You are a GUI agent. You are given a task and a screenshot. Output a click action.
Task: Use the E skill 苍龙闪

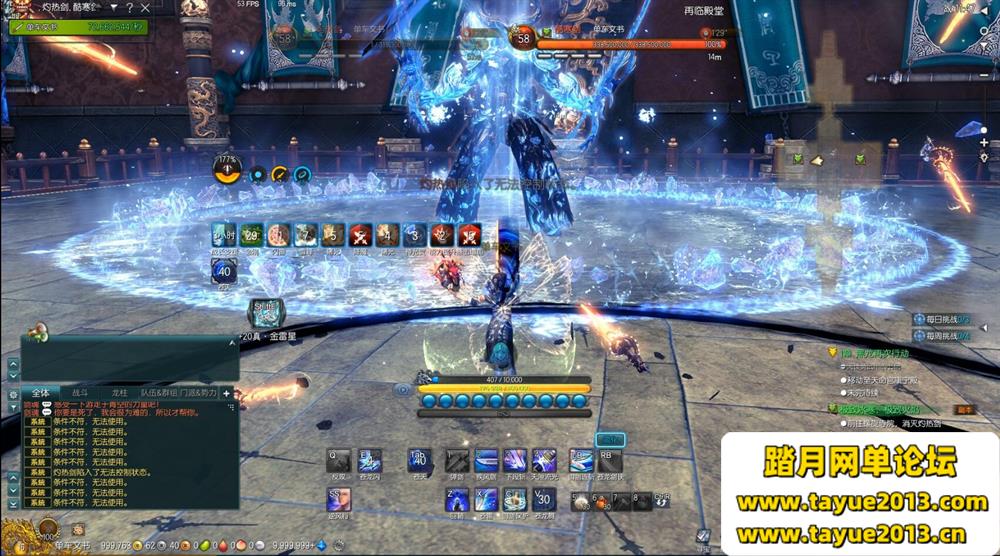tap(369, 461)
